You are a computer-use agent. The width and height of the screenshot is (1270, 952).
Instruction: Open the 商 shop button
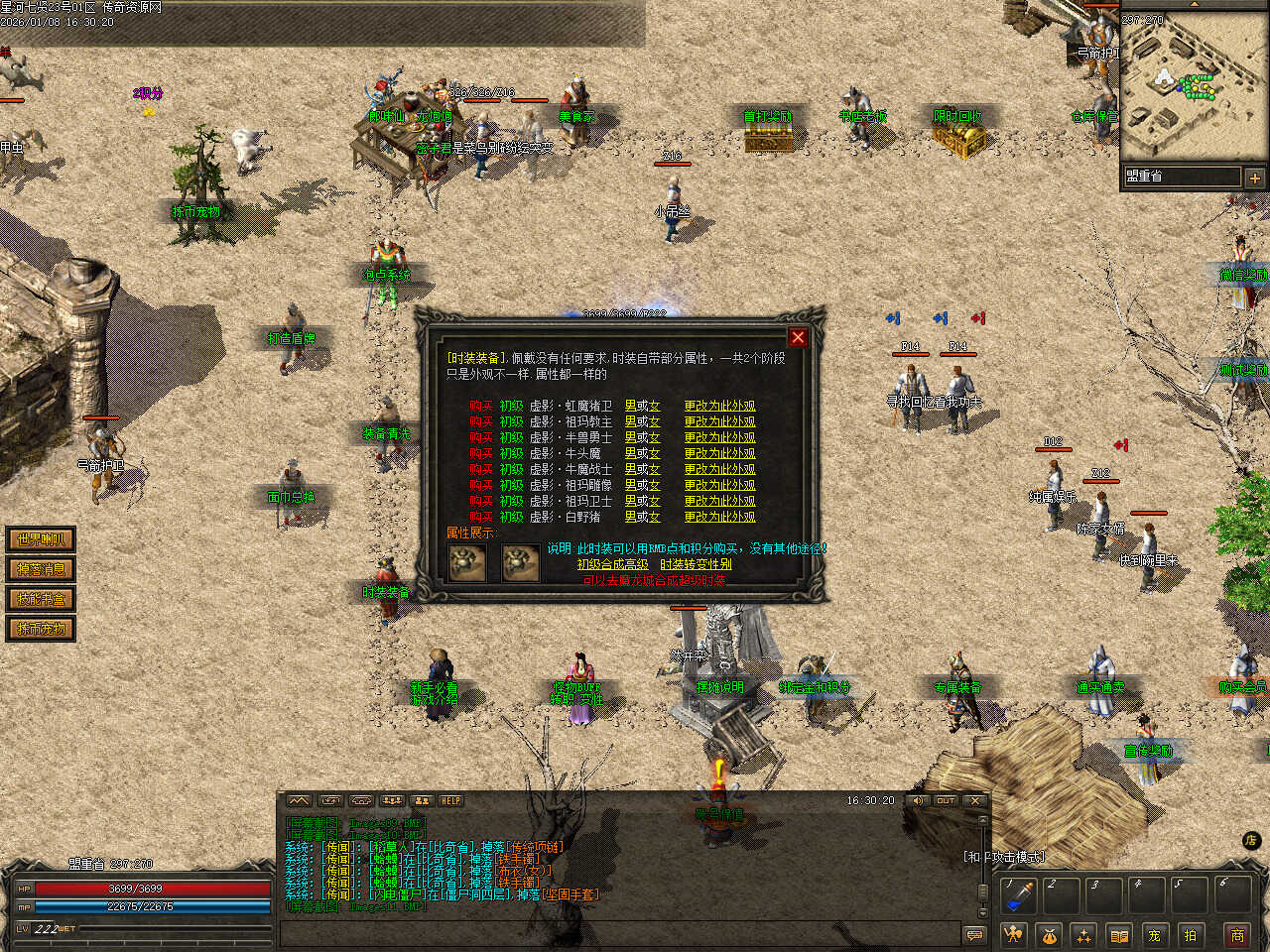[1237, 935]
